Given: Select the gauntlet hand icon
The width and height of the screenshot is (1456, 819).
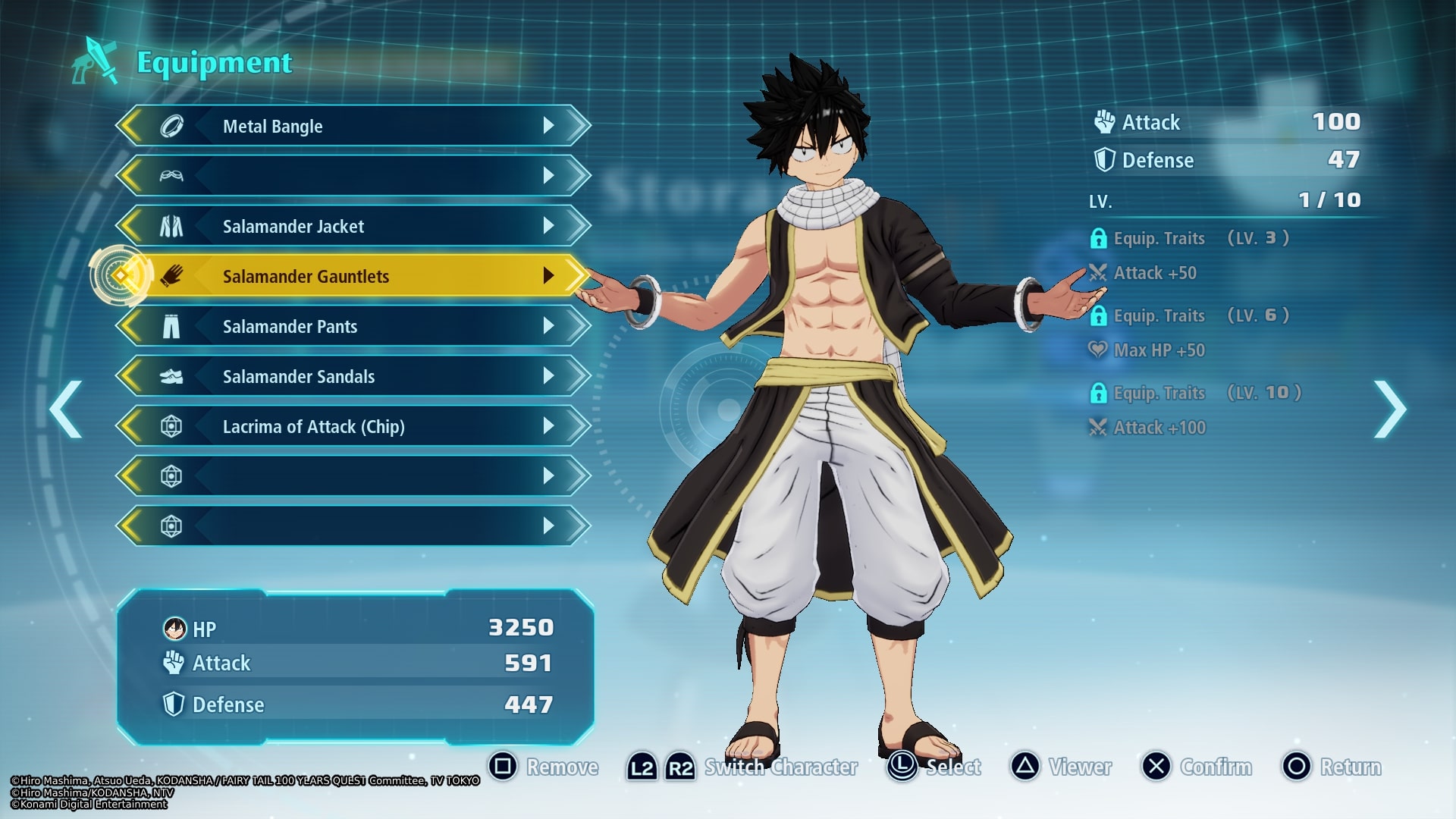Looking at the screenshot, I should 172,276.
